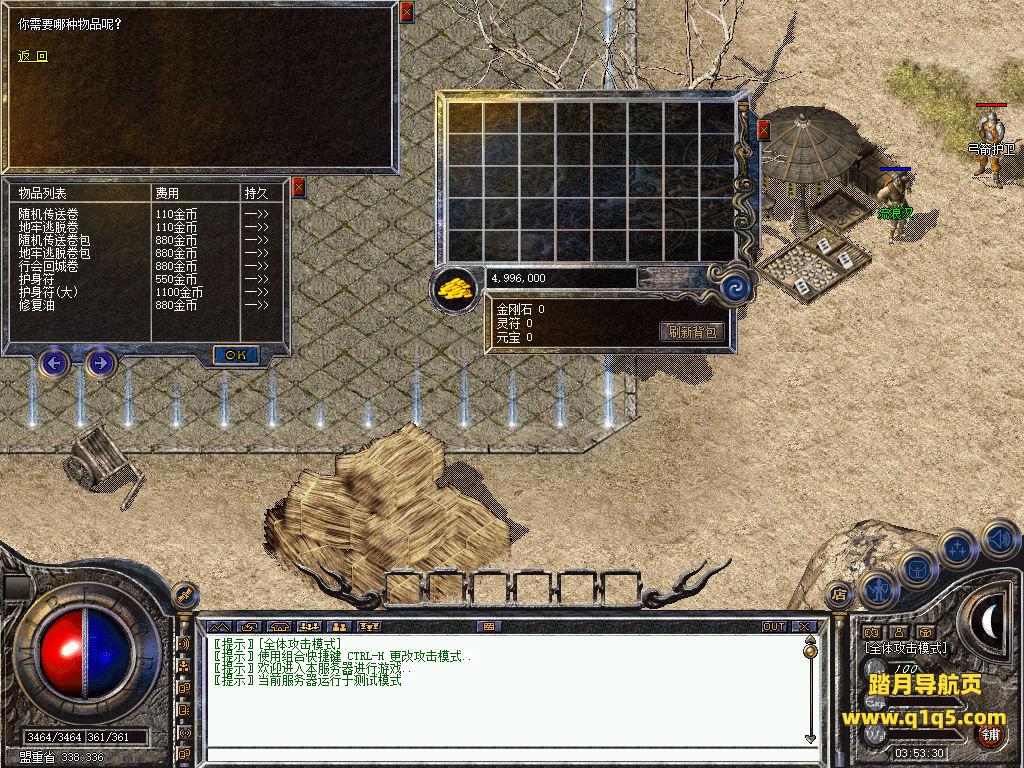Close the NPC dialogue window

tap(406, 13)
